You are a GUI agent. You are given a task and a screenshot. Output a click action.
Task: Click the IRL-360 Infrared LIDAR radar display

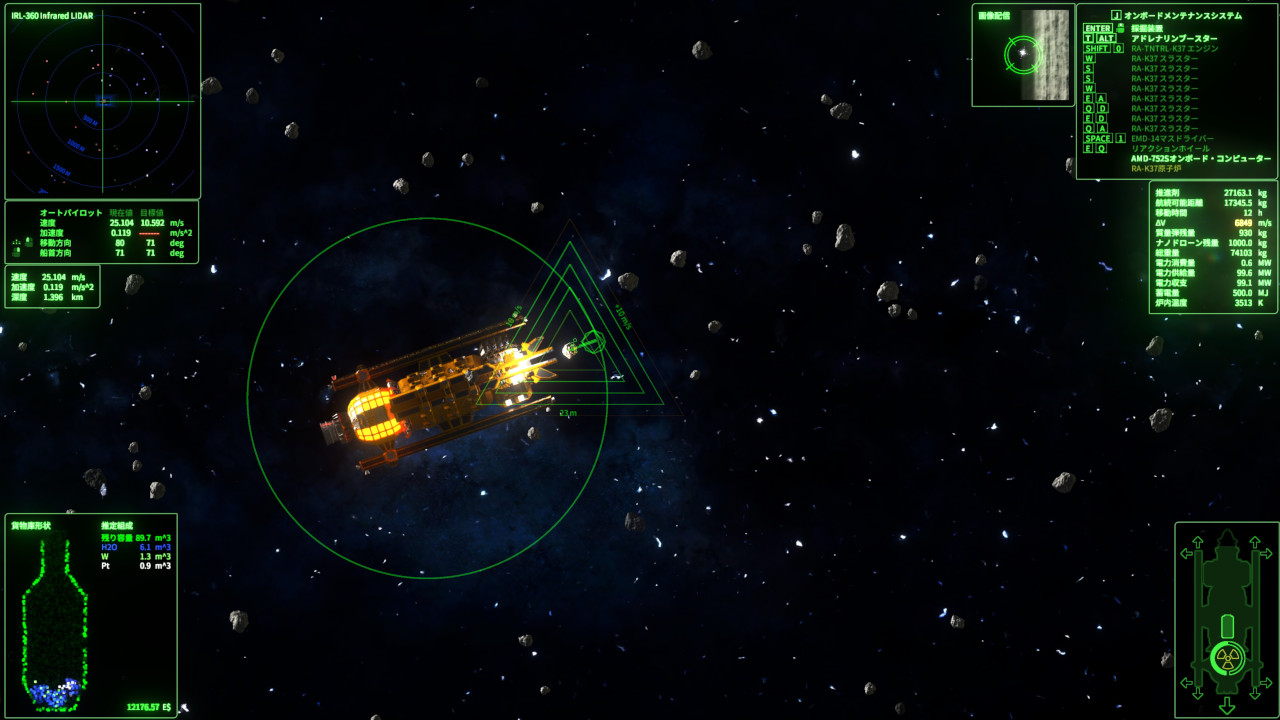click(x=102, y=102)
